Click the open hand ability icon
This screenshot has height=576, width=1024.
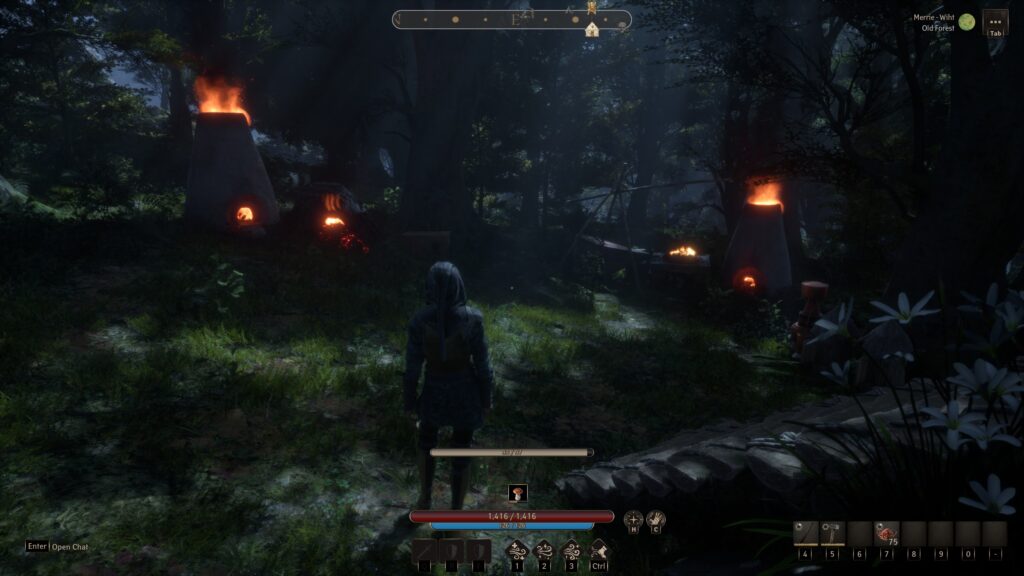point(656,520)
